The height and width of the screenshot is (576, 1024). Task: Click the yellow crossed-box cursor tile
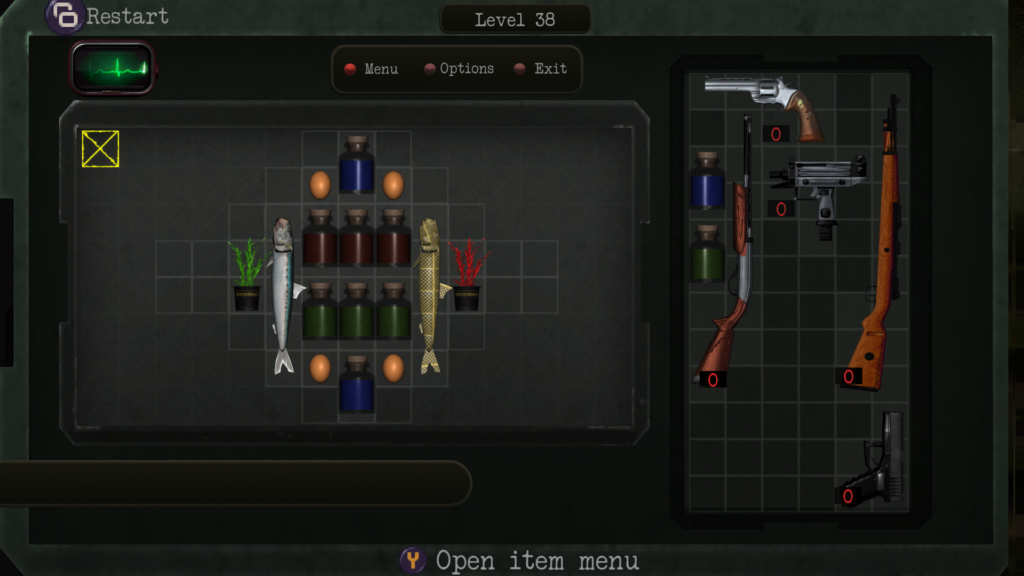pos(100,149)
